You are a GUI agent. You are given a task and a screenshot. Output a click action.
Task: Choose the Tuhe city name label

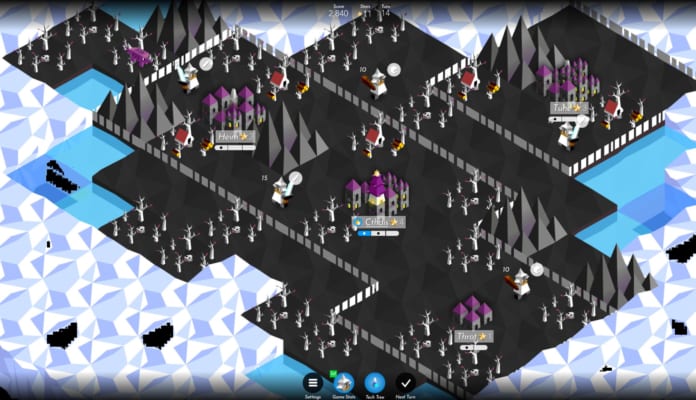pos(567,108)
